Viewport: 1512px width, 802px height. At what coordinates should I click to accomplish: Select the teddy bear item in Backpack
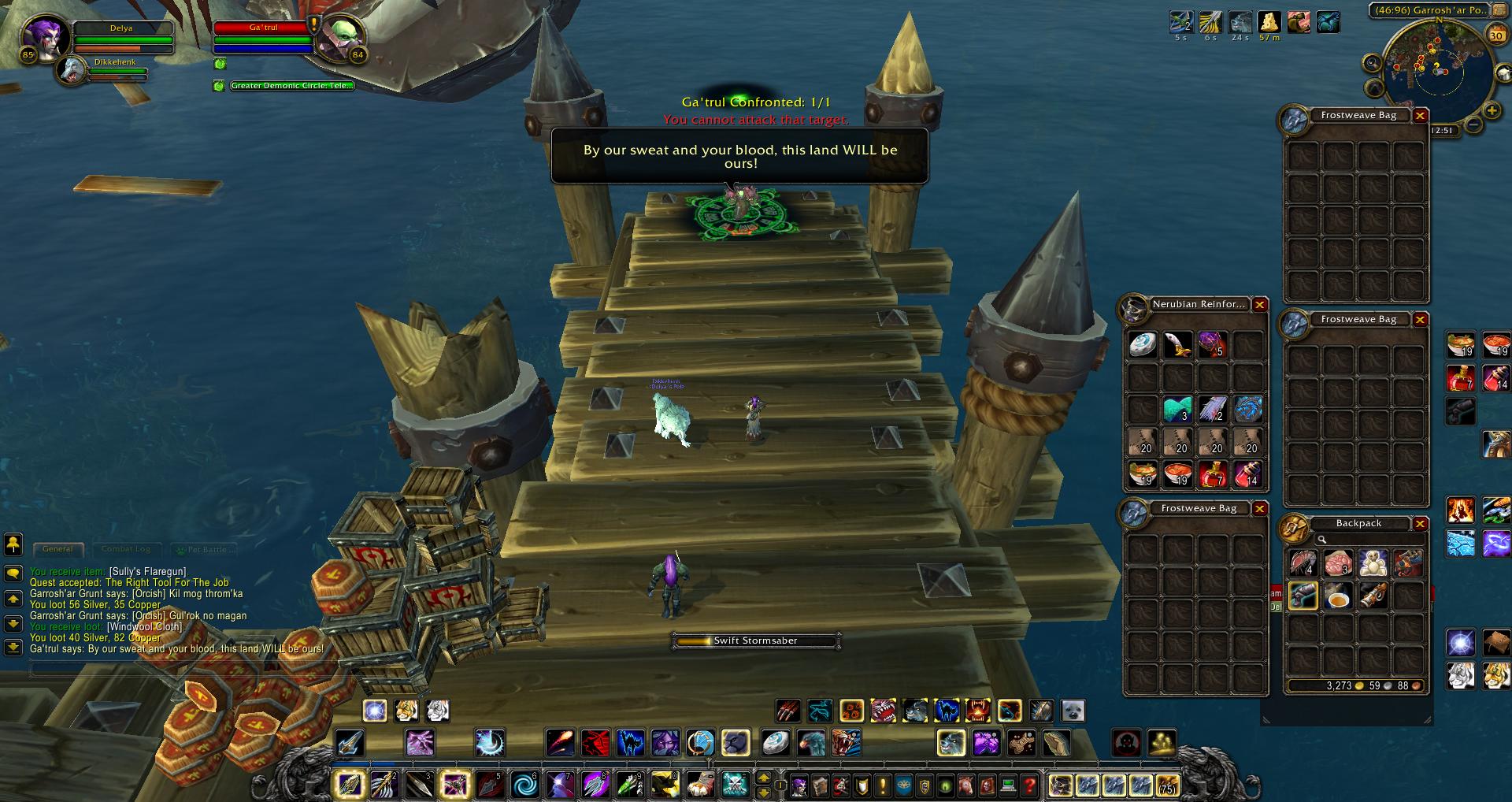tap(1373, 563)
